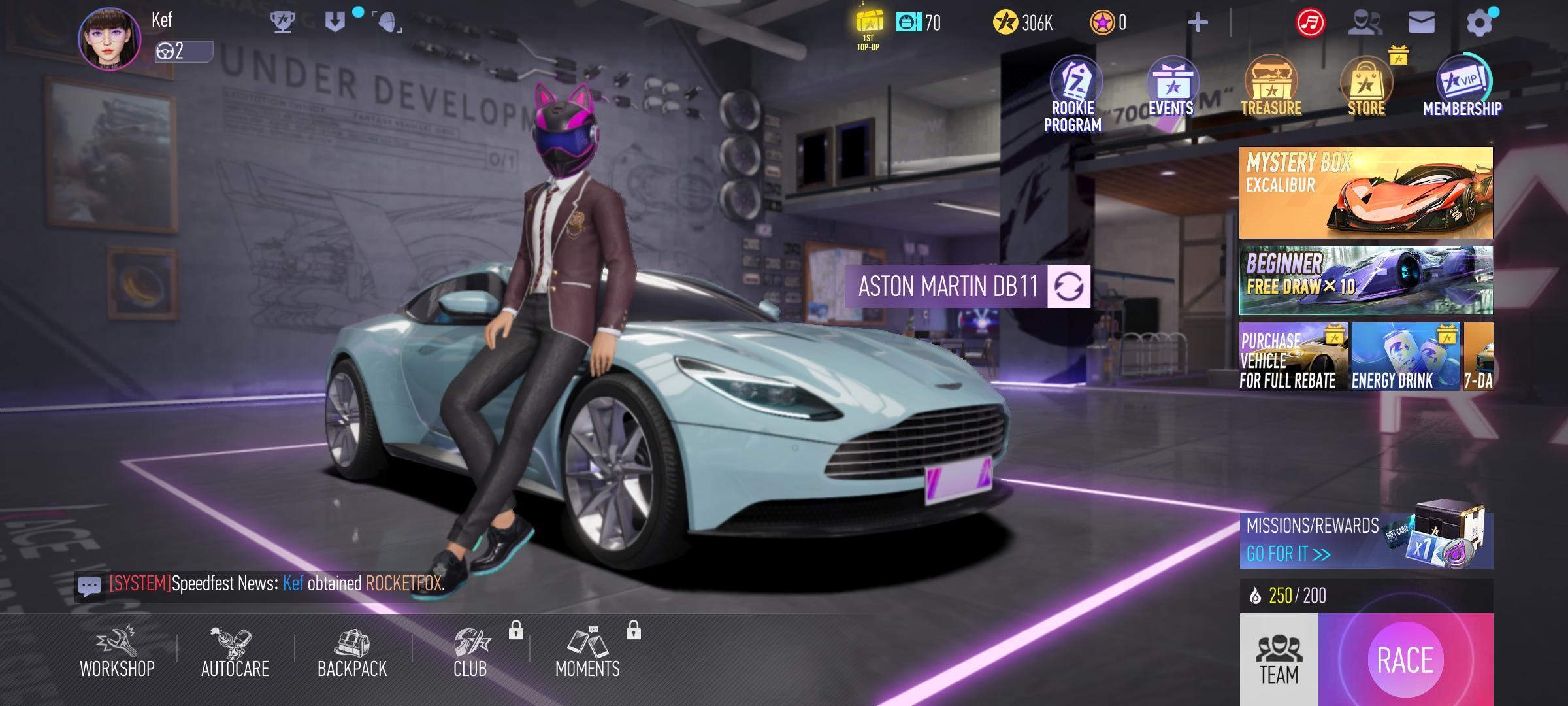Swap the Aston Martin DB11 vehicle
The height and width of the screenshot is (706, 1568).
pyautogui.click(x=1068, y=286)
